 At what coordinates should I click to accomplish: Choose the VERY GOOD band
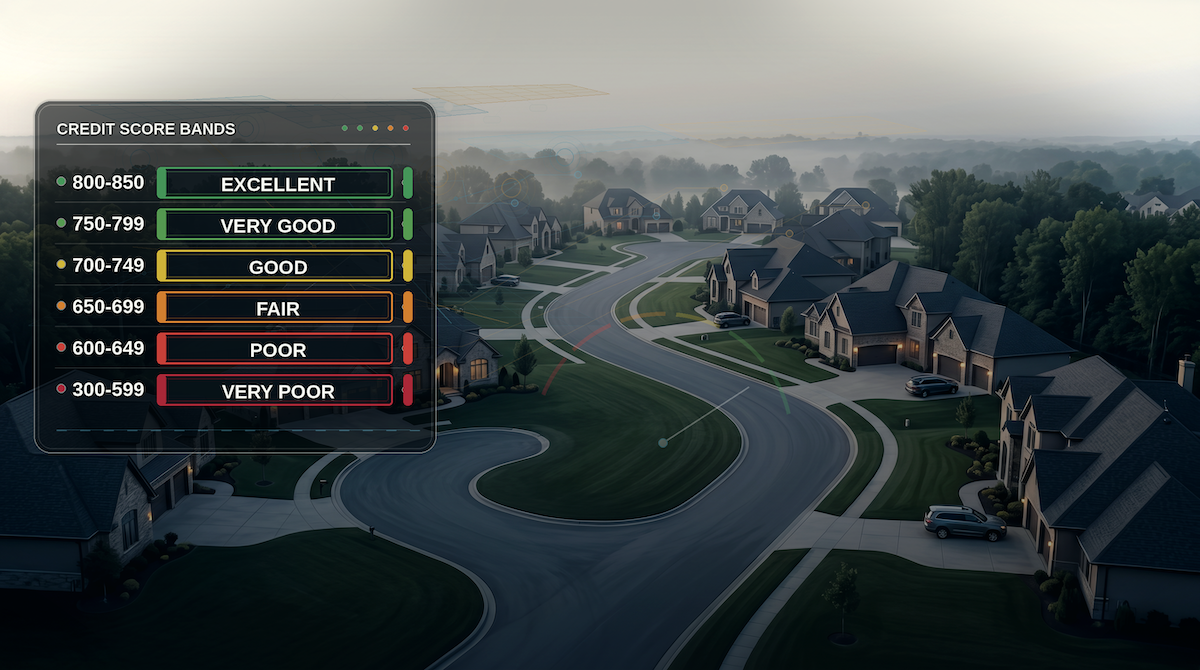coord(275,225)
